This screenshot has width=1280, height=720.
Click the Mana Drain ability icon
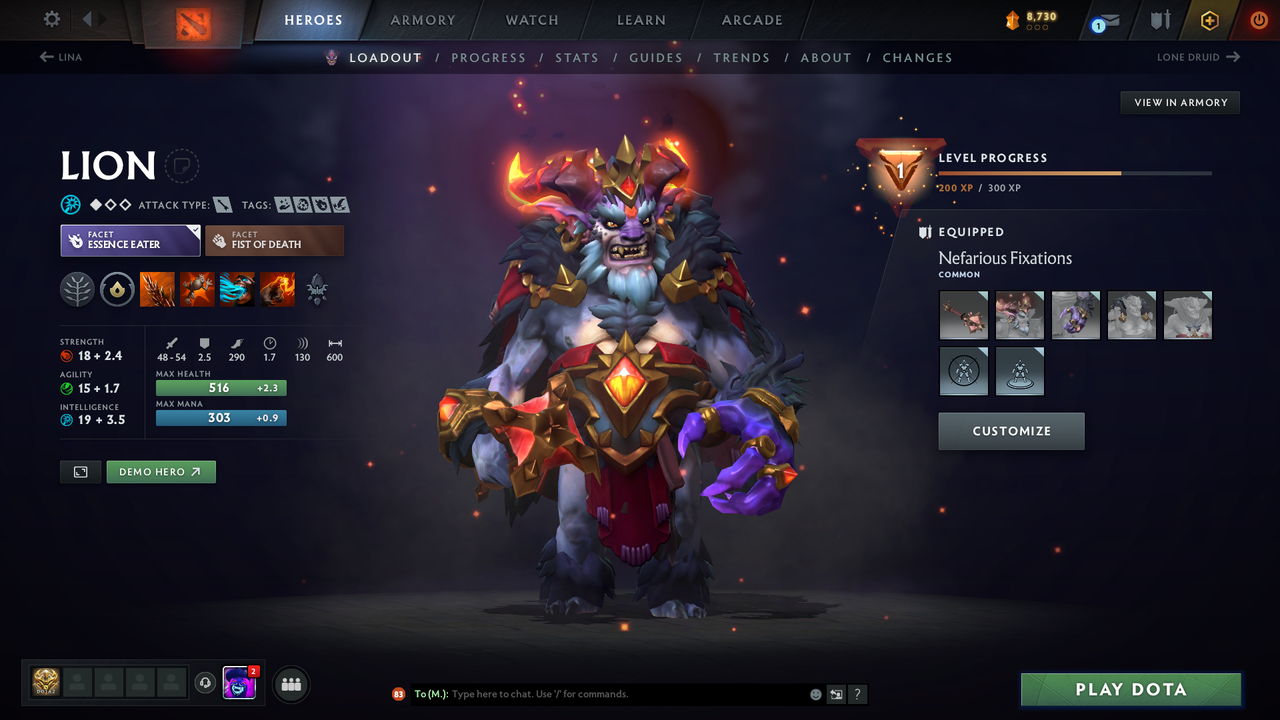point(237,289)
